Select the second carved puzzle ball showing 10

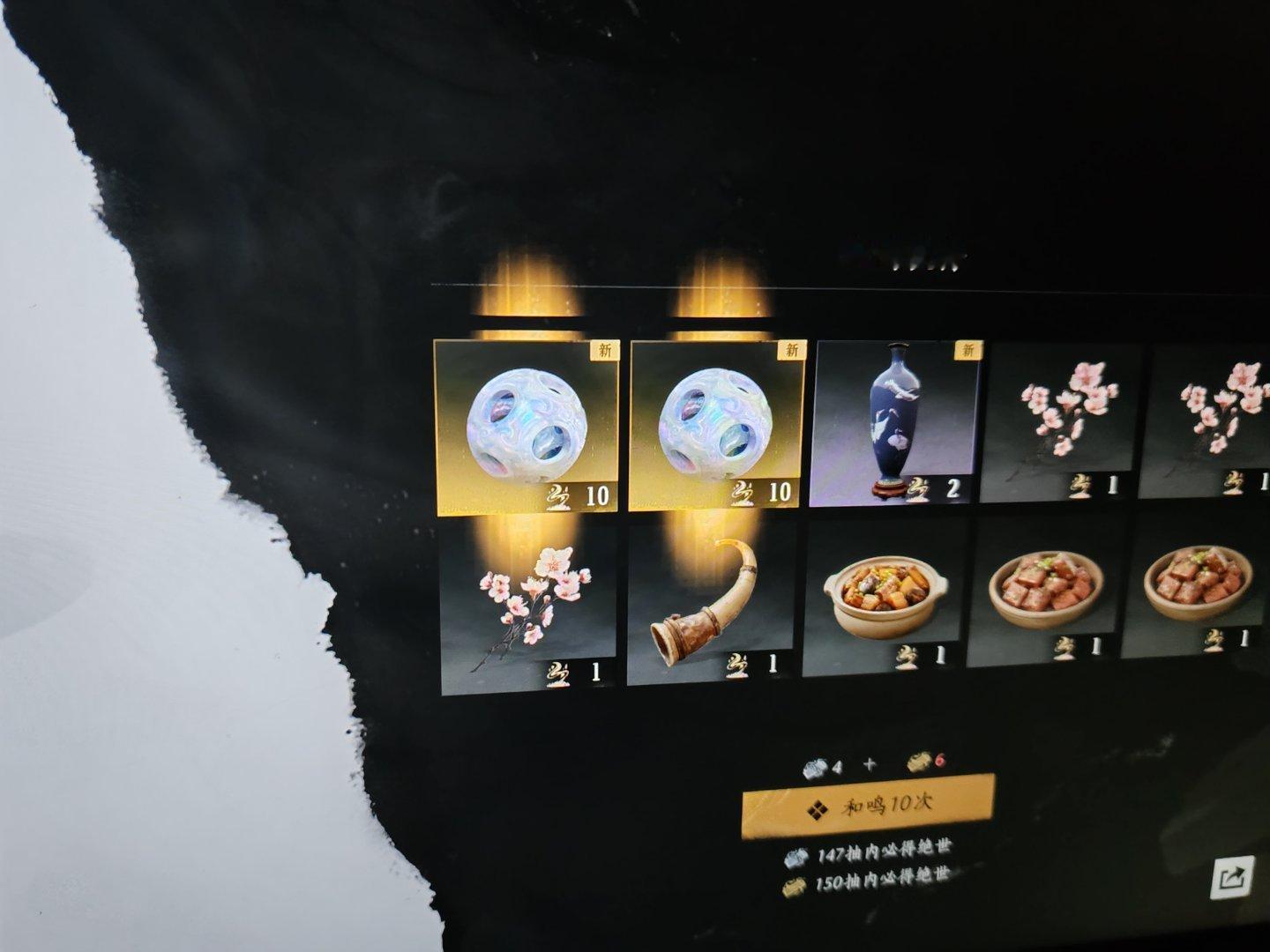tap(716, 426)
